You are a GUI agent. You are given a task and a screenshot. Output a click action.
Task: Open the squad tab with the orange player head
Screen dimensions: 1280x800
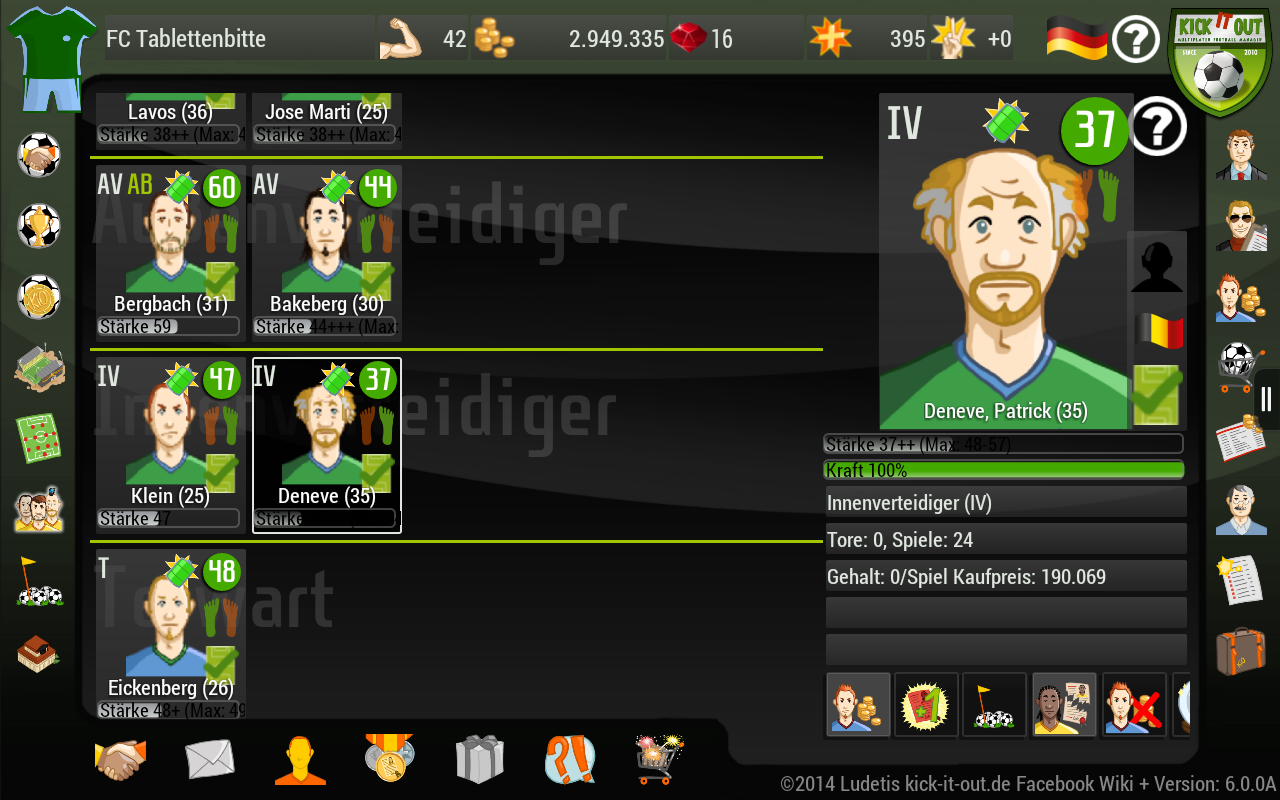(299, 758)
